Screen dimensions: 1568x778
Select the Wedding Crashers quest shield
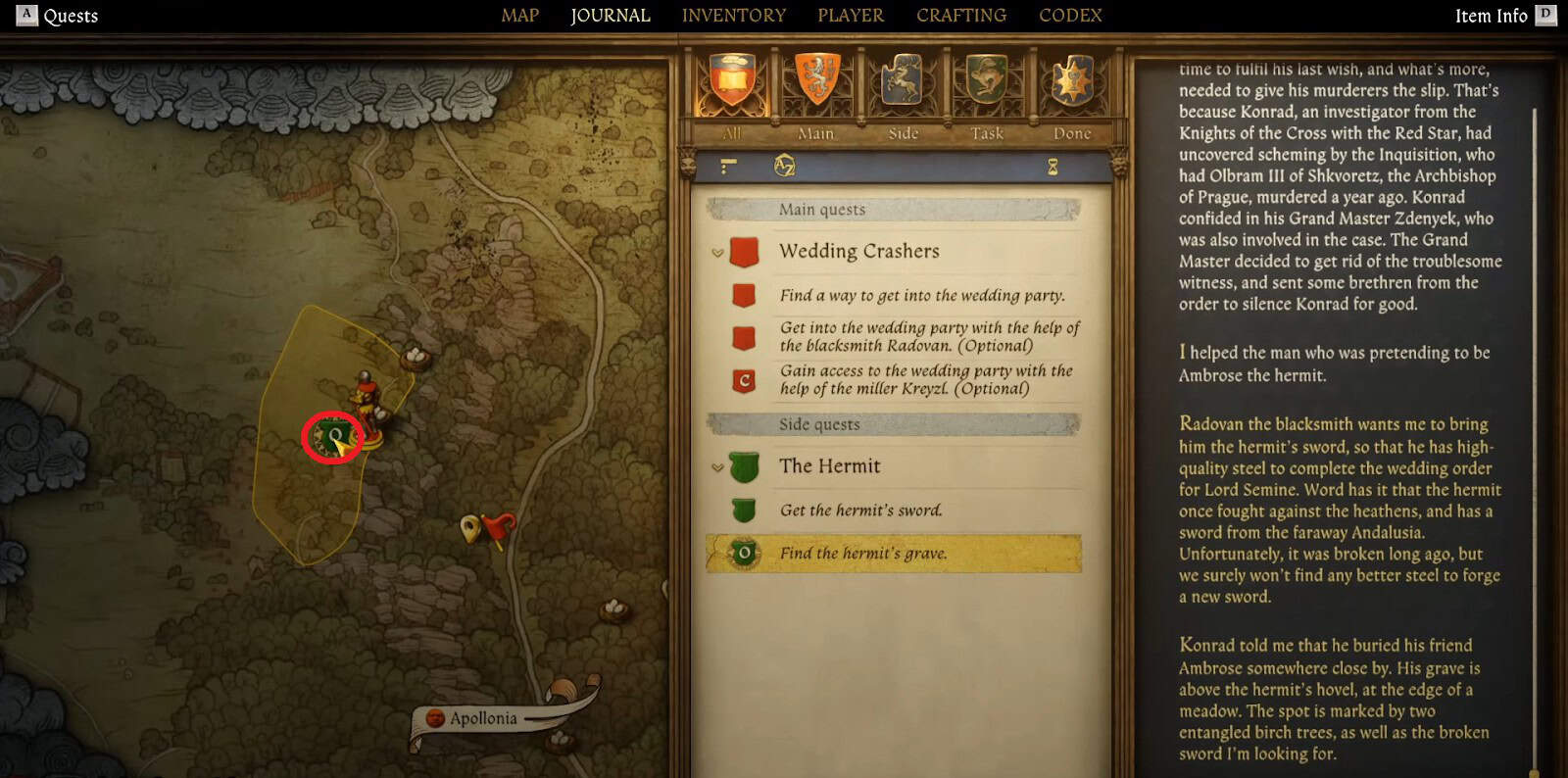click(x=744, y=252)
